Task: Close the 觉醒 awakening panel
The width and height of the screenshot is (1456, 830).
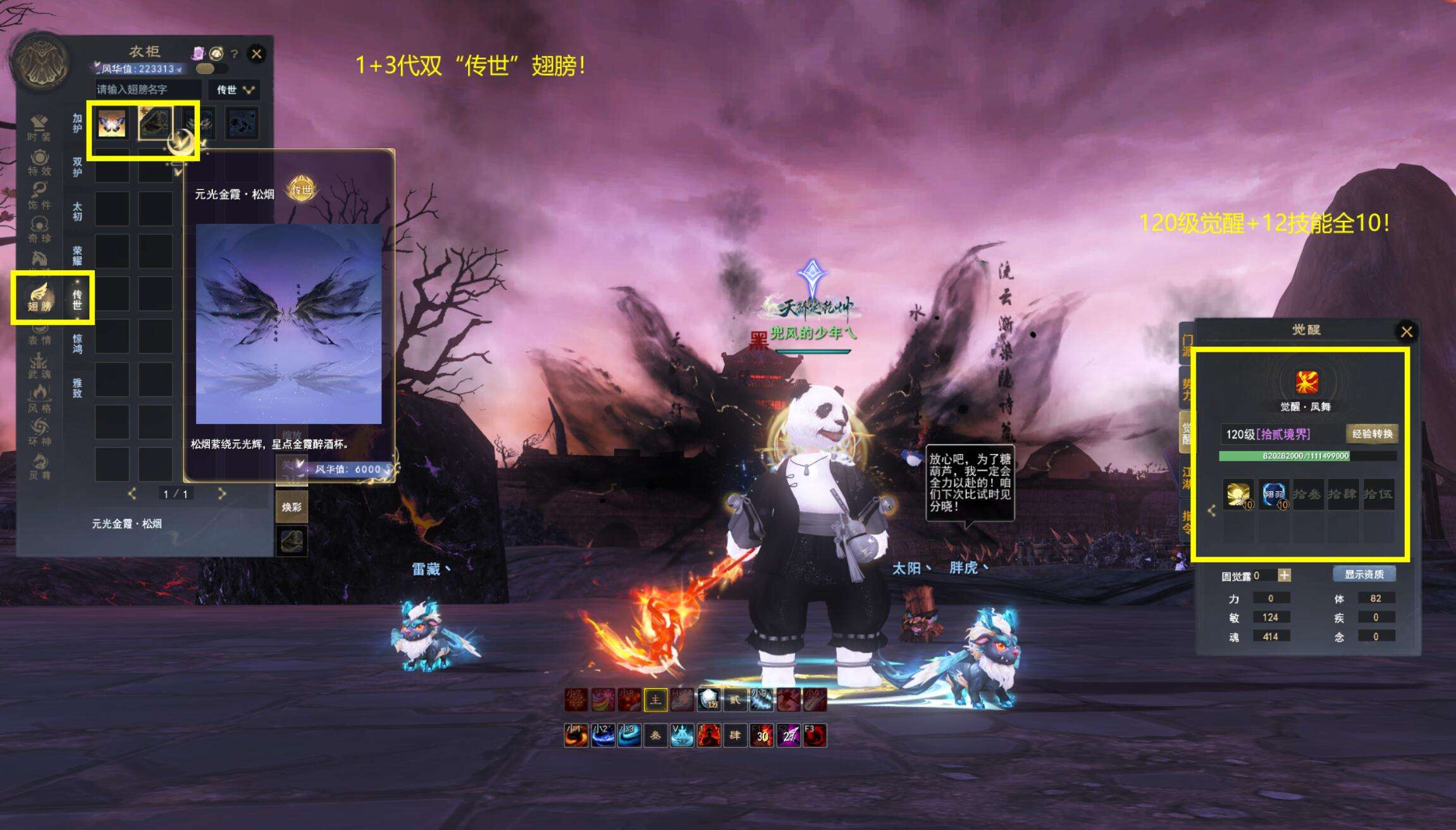Action: tap(1407, 331)
